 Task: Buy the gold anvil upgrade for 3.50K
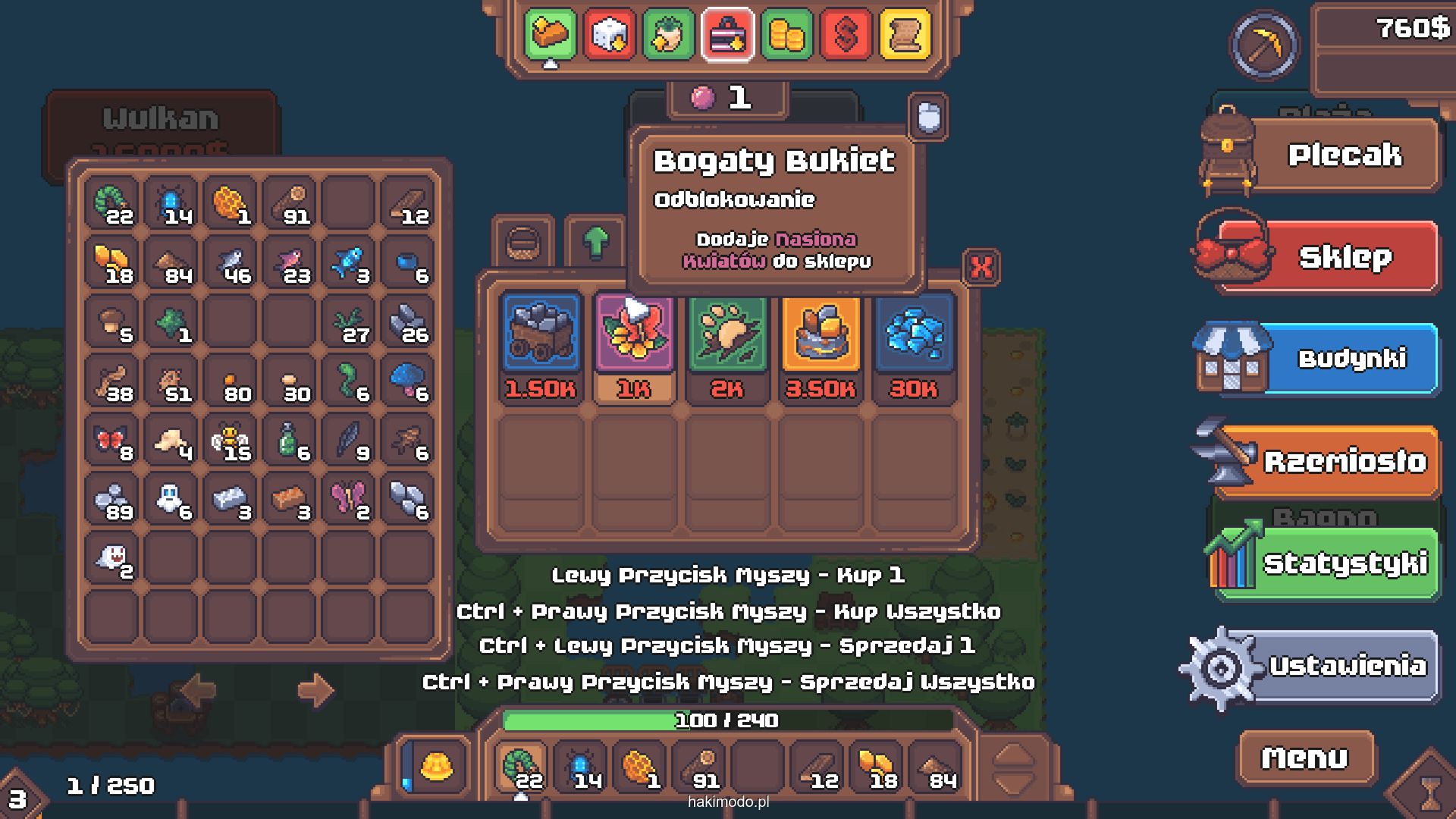pyautogui.click(x=821, y=346)
